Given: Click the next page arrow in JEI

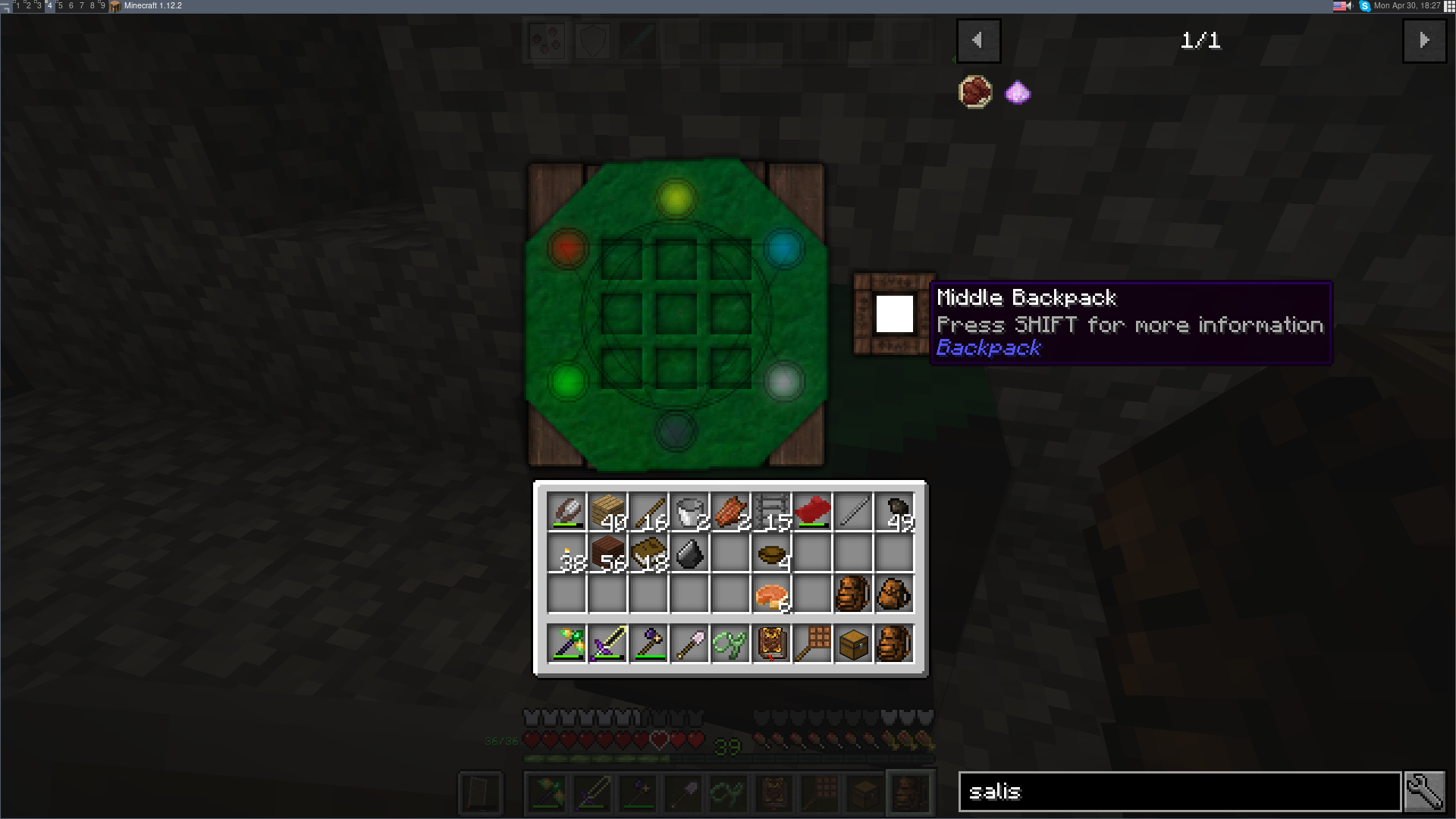Looking at the screenshot, I should 1425,41.
